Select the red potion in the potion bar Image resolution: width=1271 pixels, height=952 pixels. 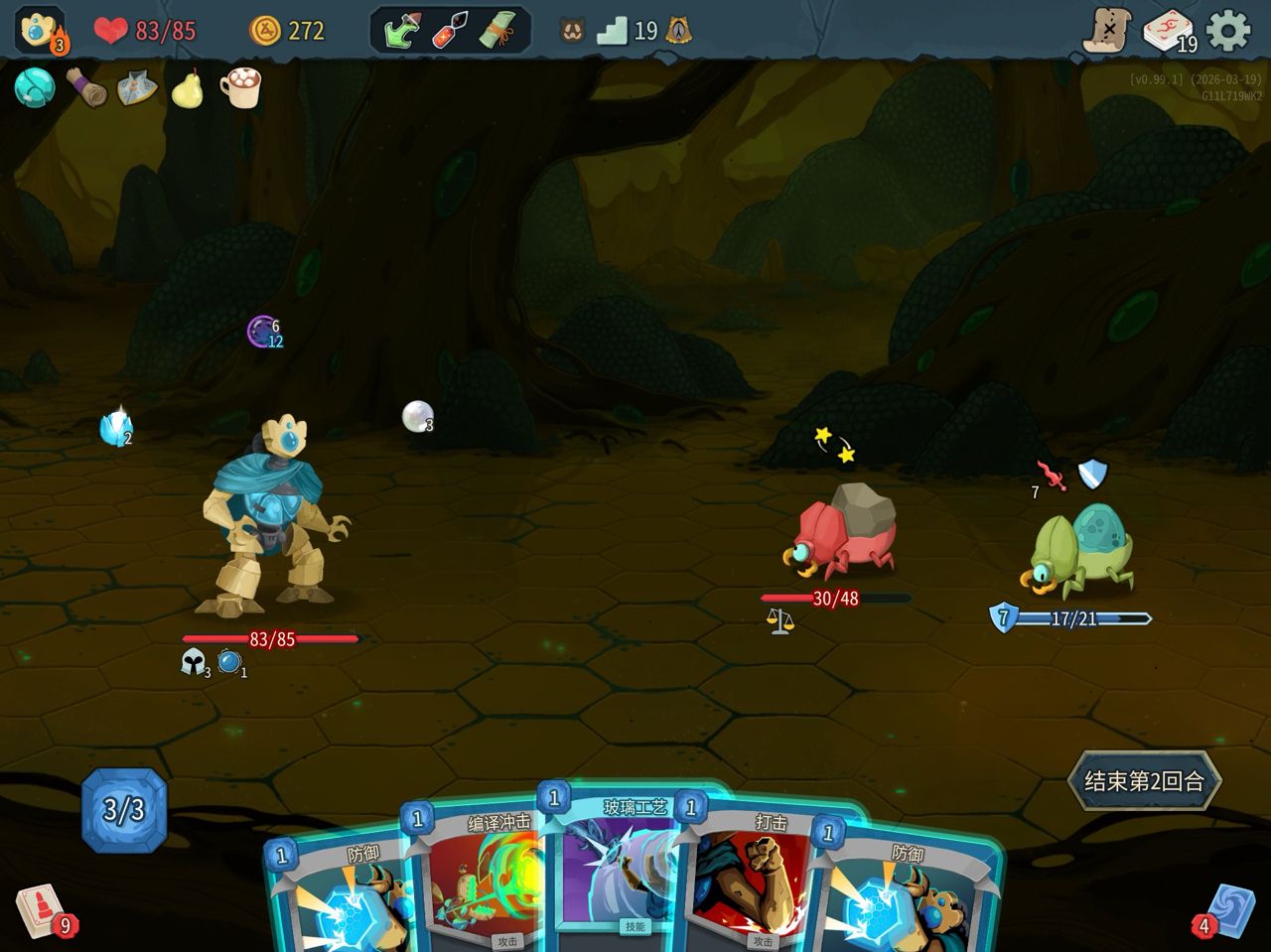coord(451,31)
